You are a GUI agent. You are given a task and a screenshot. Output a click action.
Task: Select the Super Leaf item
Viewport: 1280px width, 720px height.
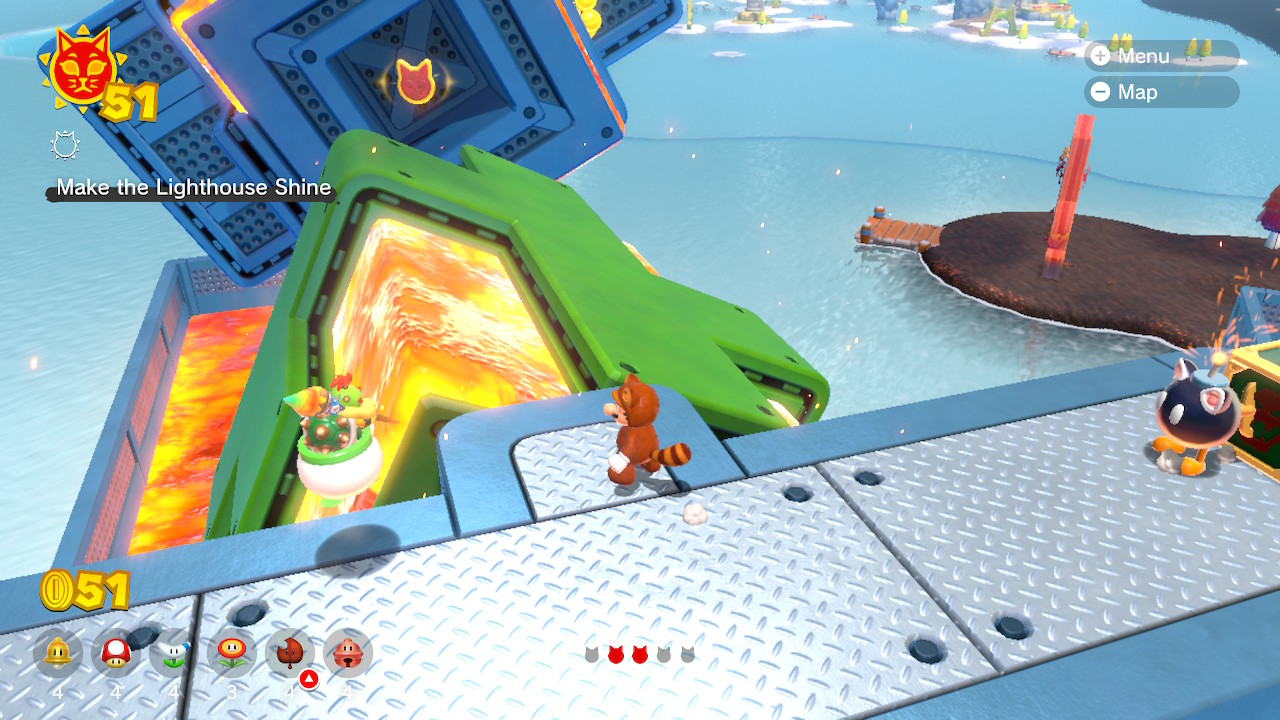coord(290,655)
